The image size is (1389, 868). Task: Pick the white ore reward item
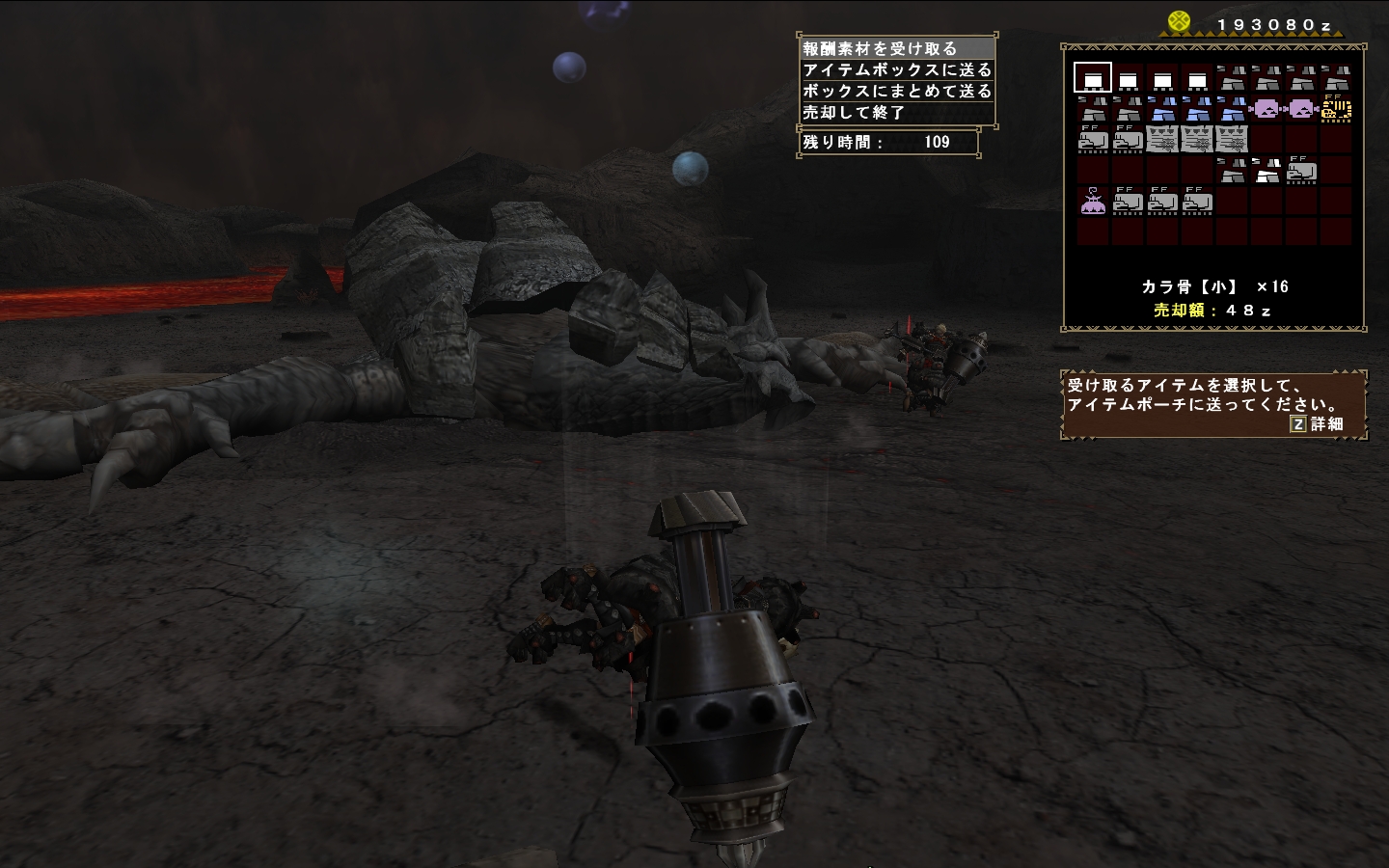click(1266, 172)
